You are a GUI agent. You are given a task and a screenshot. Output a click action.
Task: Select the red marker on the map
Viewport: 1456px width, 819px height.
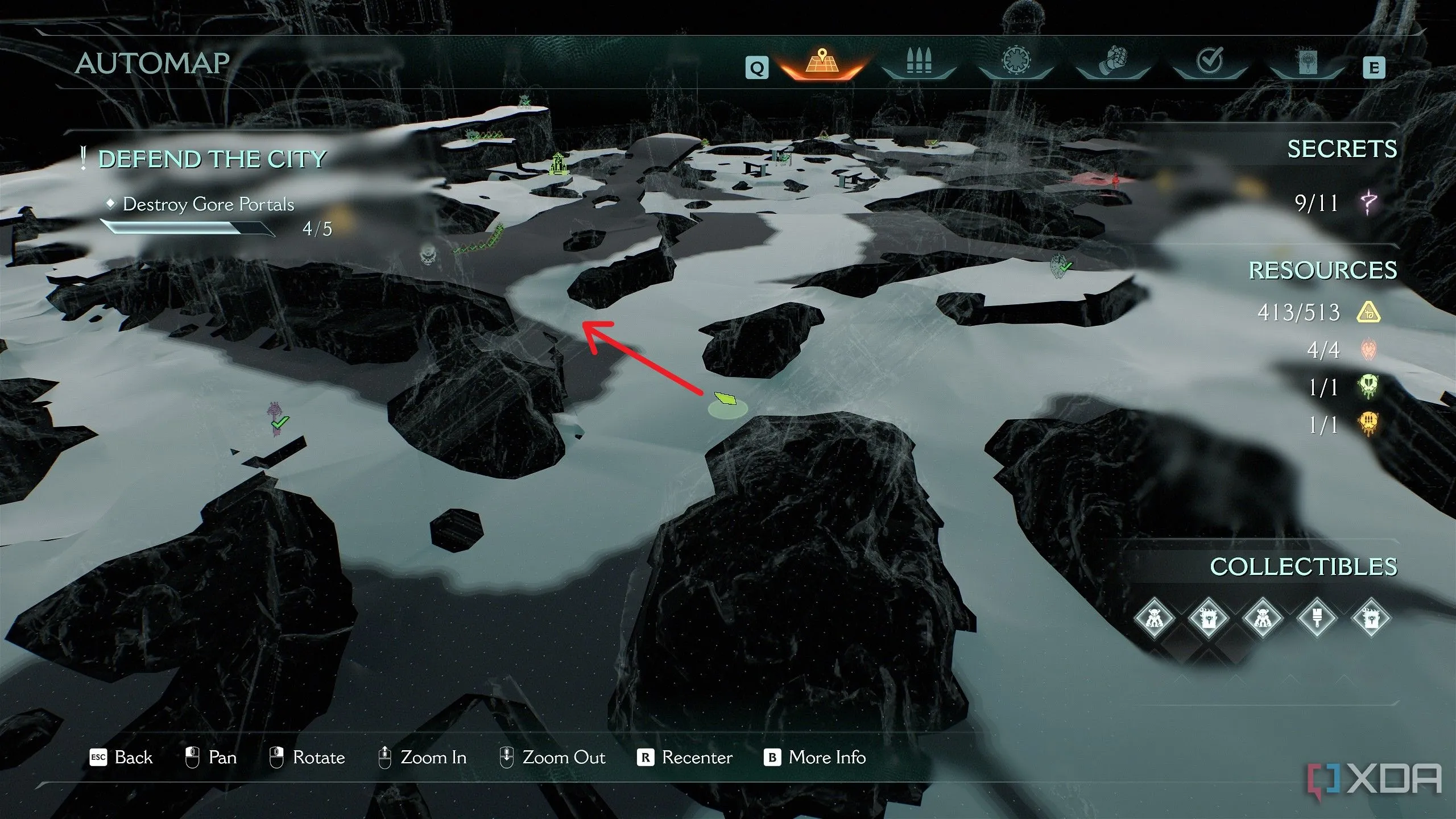[x=1116, y=181]
